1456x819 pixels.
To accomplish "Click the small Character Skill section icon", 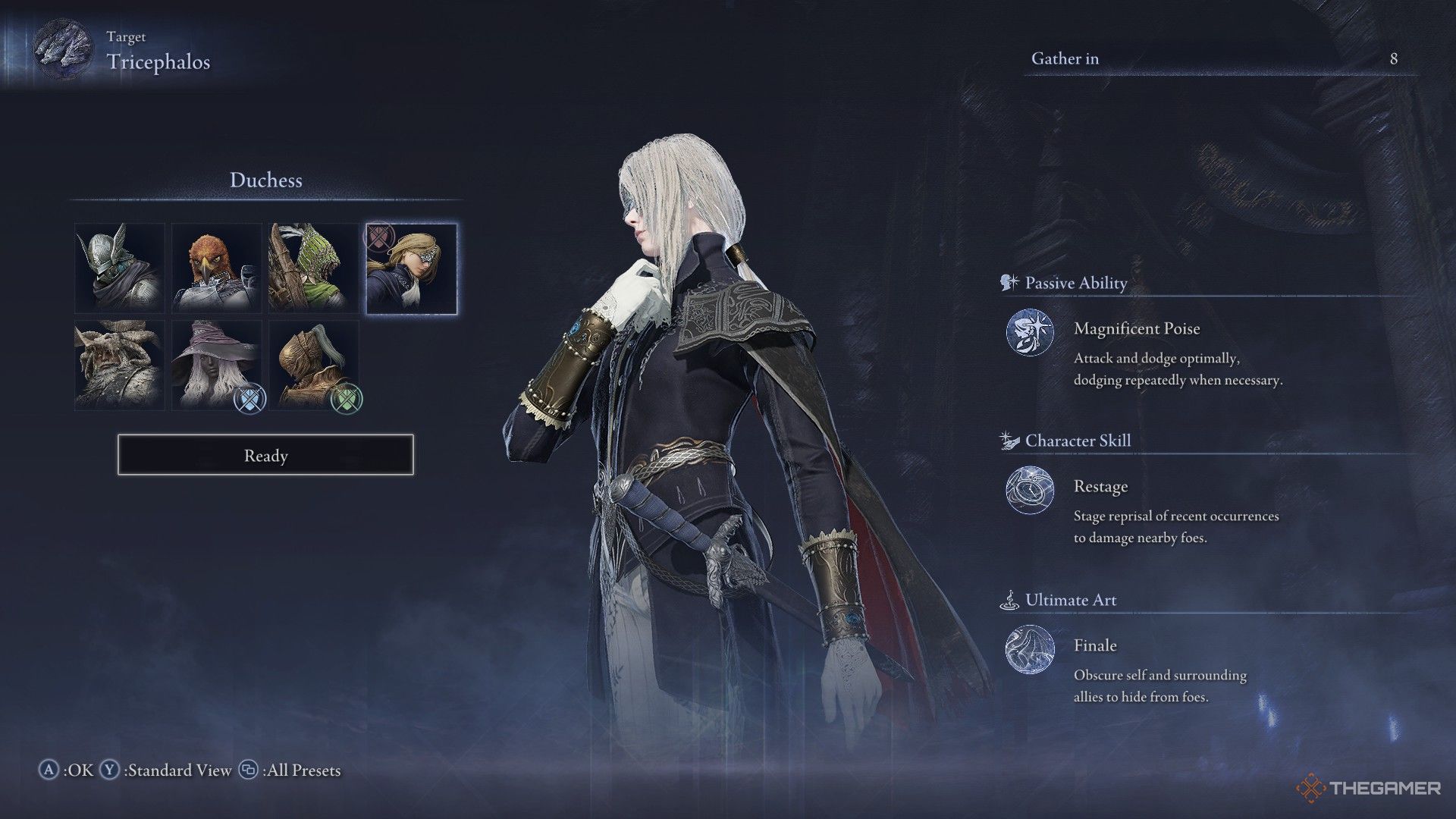I will [1007, 440].
